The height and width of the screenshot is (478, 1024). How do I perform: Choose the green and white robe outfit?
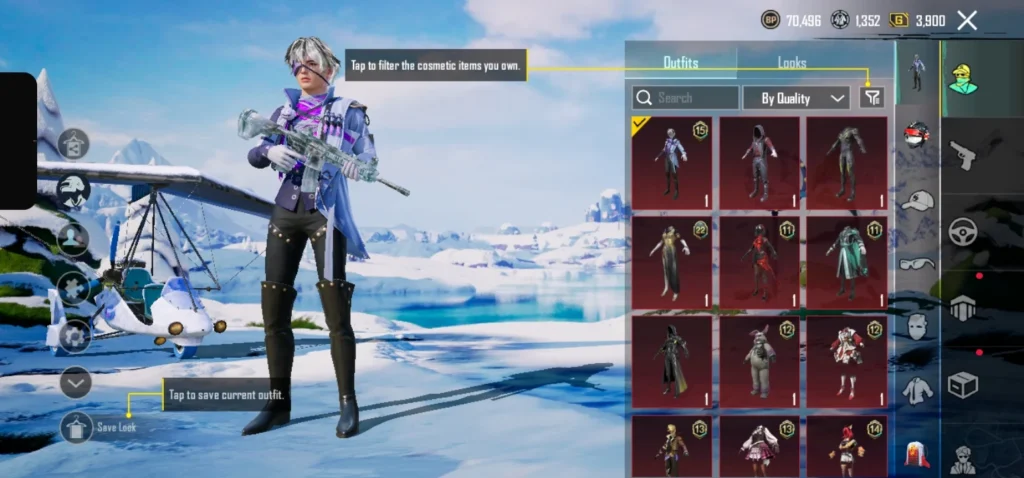coord(846,262)
